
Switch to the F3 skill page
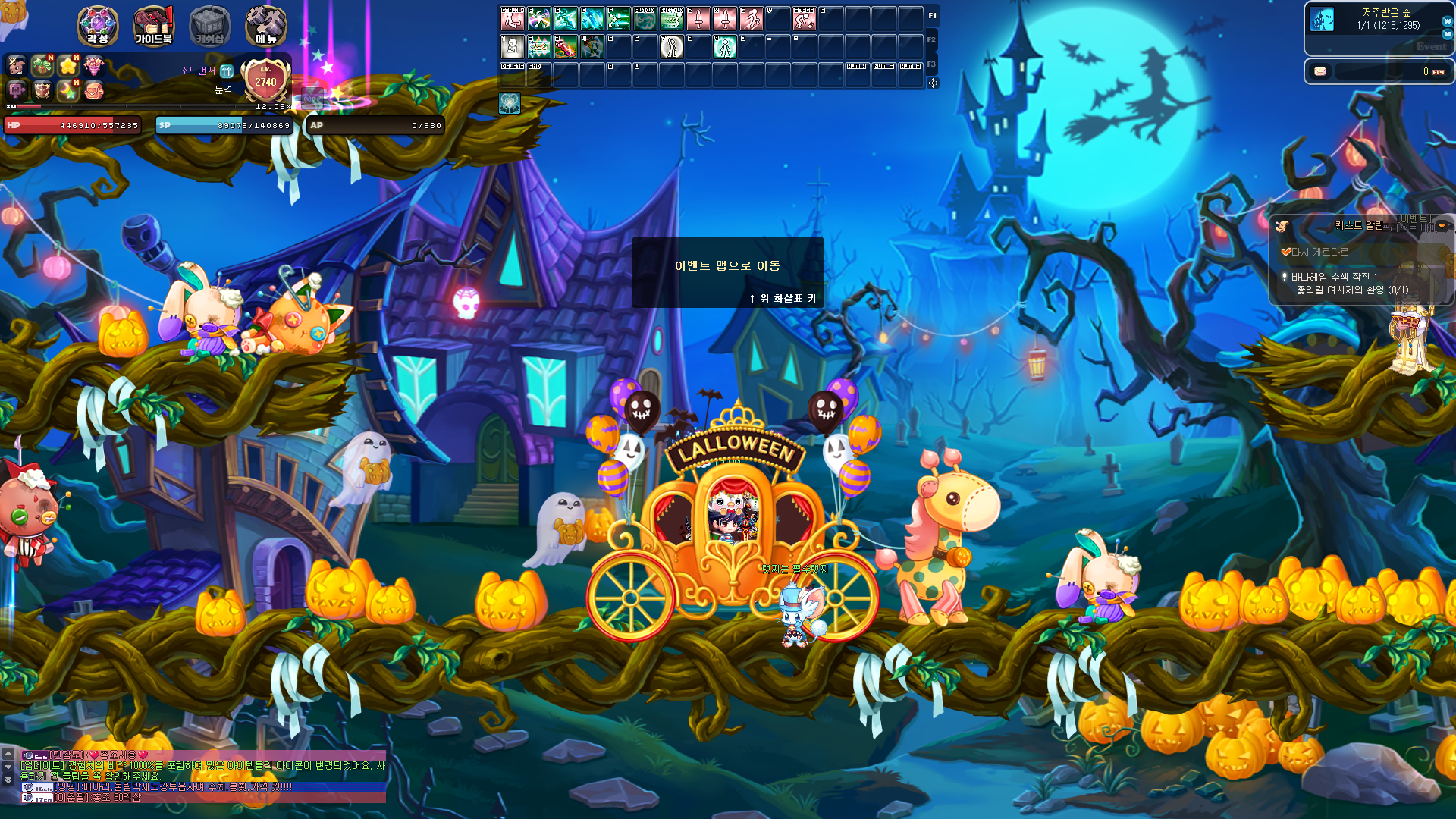tap(931, 64)
